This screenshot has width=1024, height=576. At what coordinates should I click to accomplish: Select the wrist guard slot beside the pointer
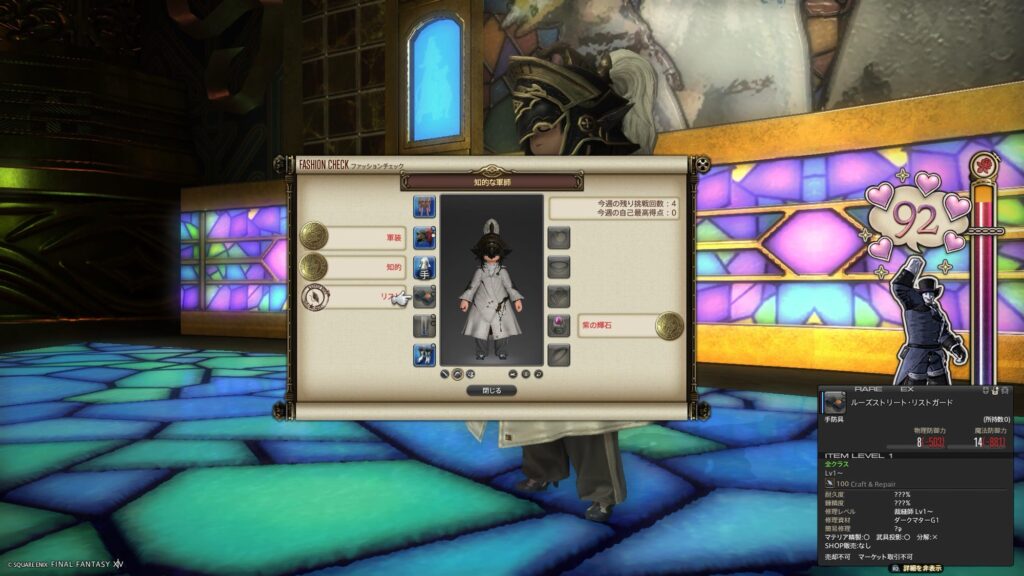coord(424,296)
